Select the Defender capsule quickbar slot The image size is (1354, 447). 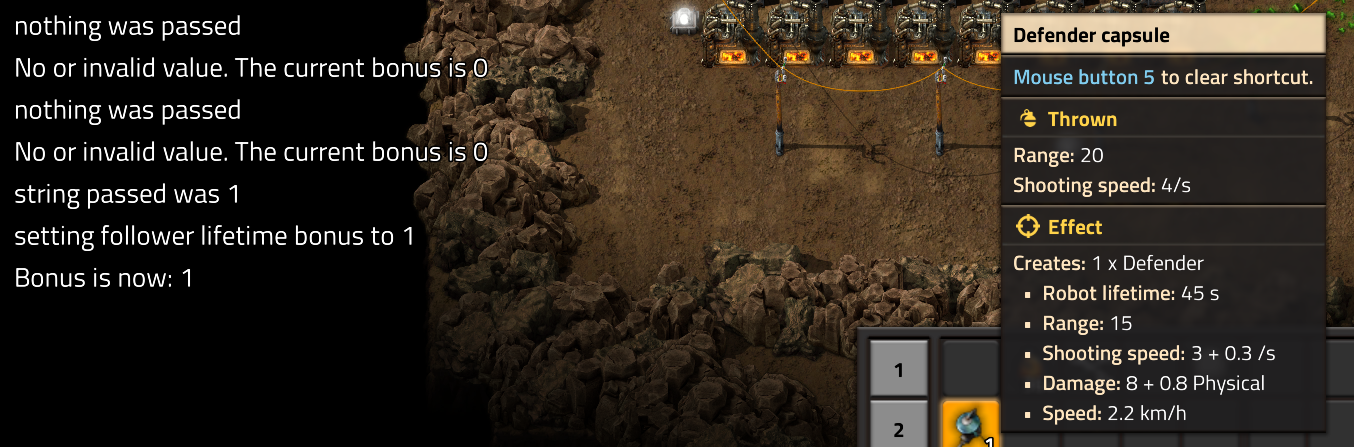pos(970,425)
